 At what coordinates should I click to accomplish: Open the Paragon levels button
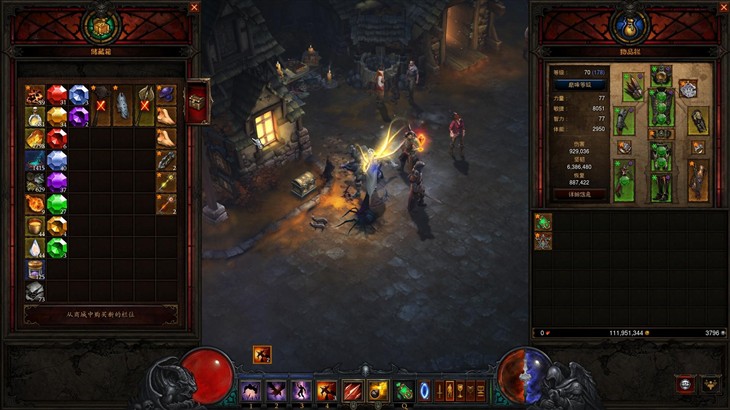pyautogui.click(x=580, y=85)
